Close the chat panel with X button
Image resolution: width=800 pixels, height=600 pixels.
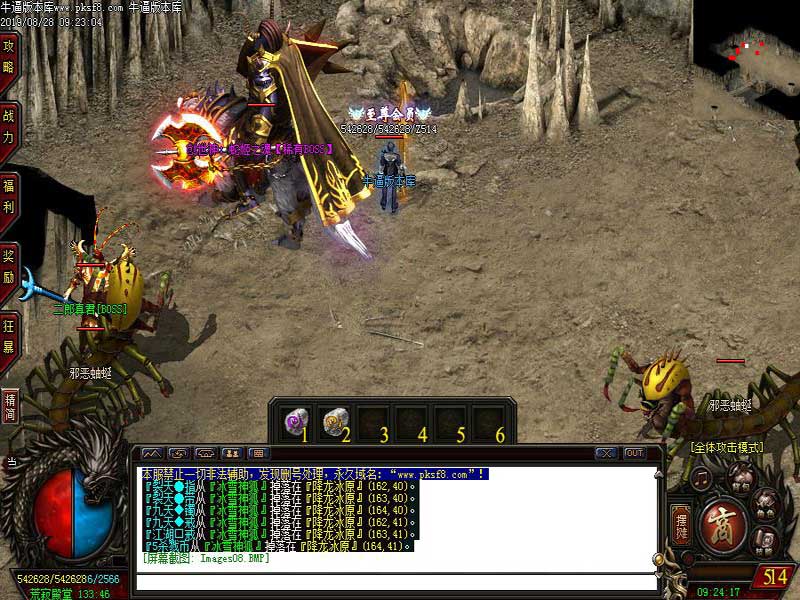tap(605, 453)
